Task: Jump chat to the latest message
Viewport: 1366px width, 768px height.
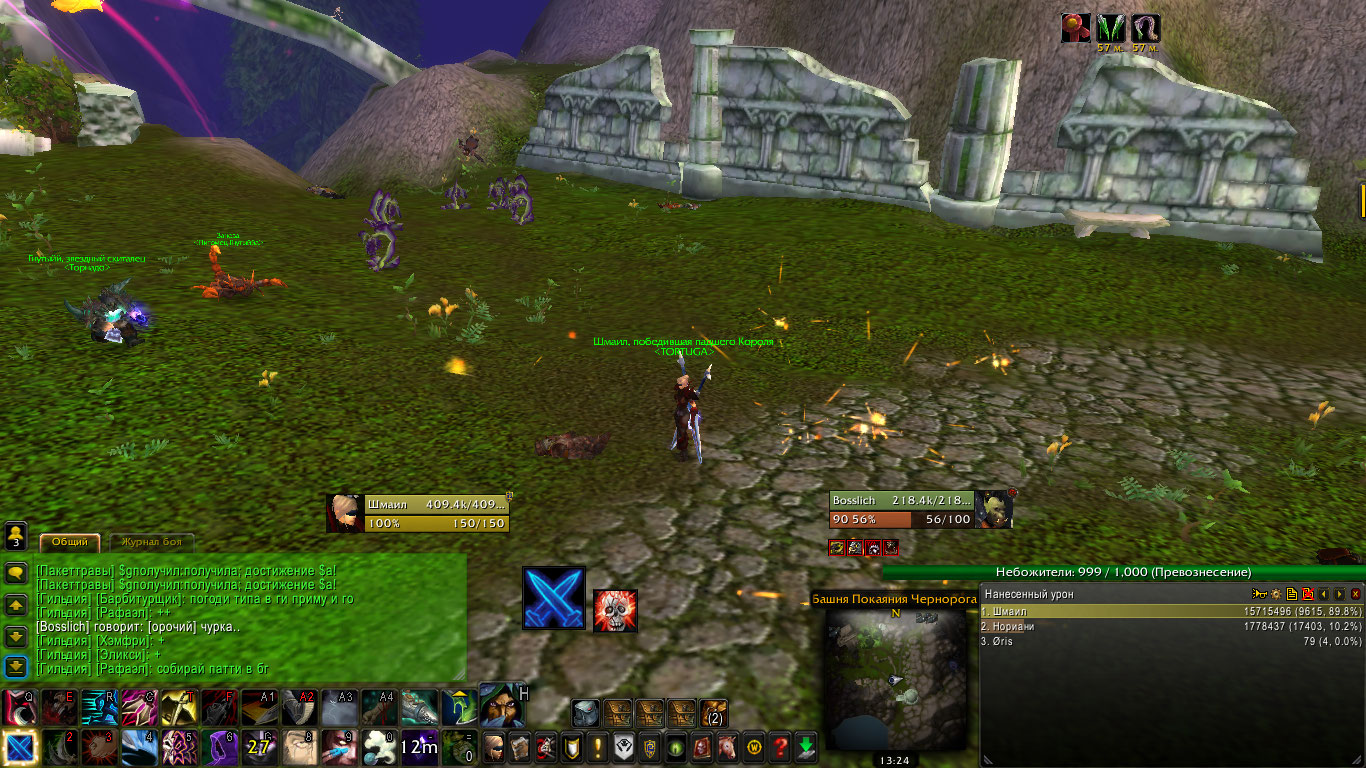Action: coord(16,667)
